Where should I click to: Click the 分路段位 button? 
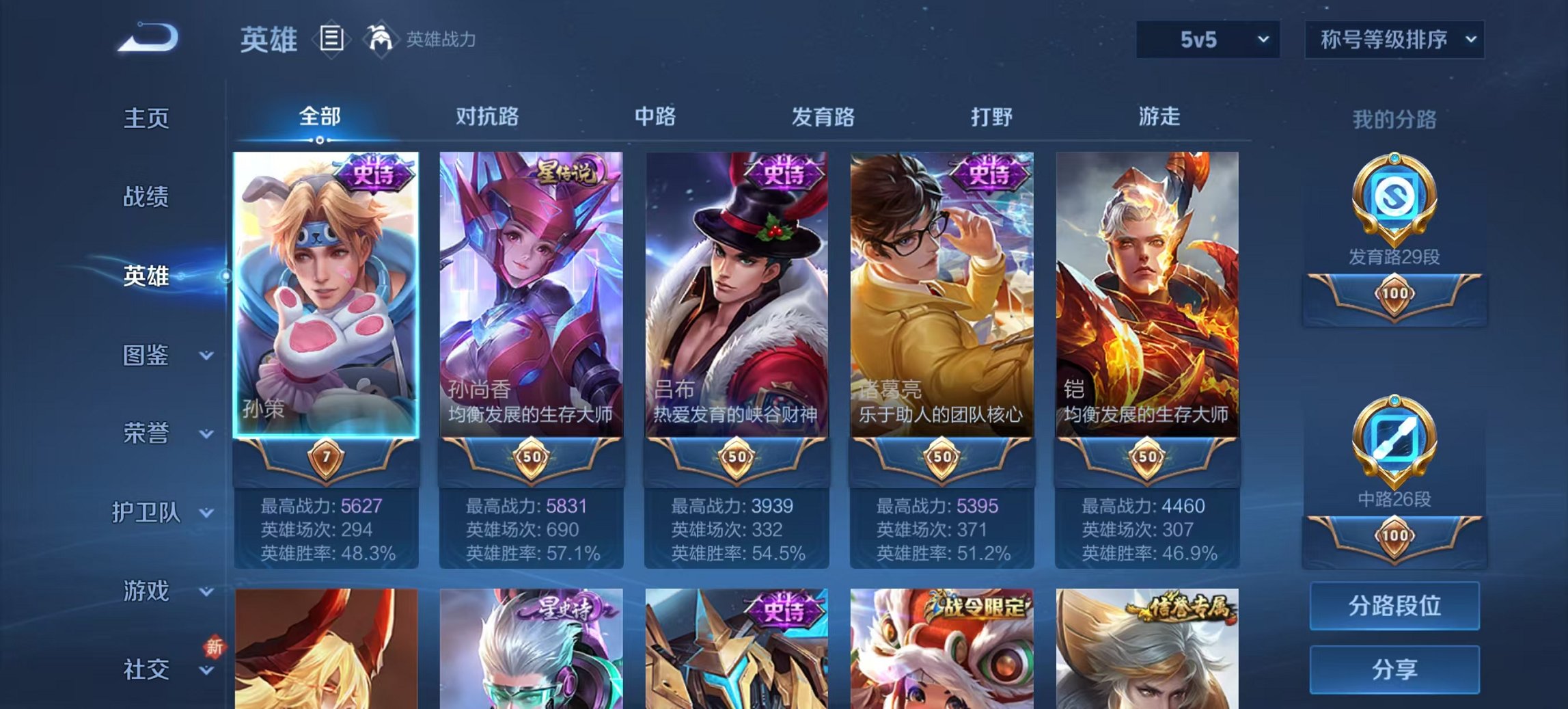coord(1396,607)
